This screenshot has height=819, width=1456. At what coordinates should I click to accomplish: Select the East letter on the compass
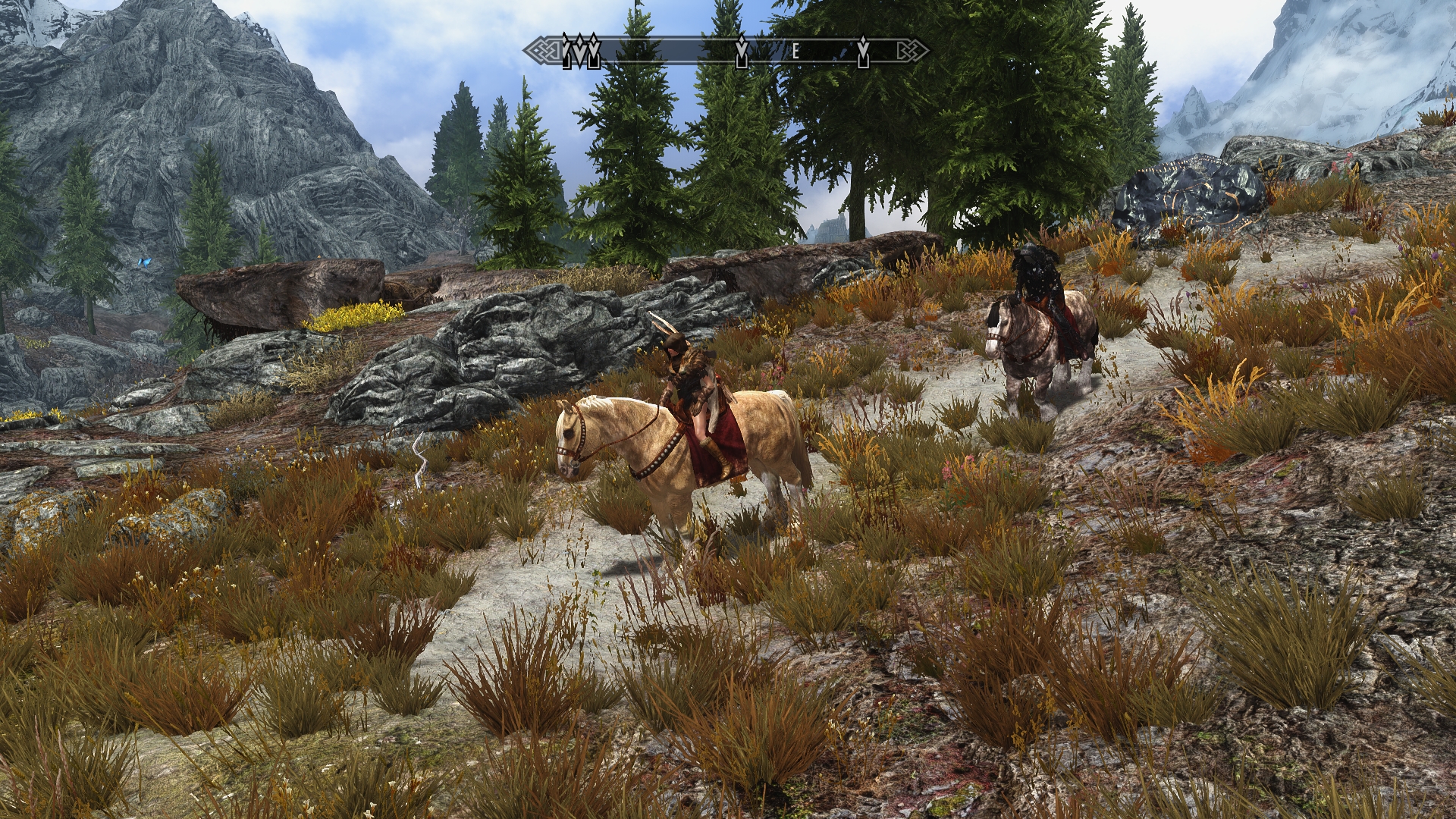(795, 52)
